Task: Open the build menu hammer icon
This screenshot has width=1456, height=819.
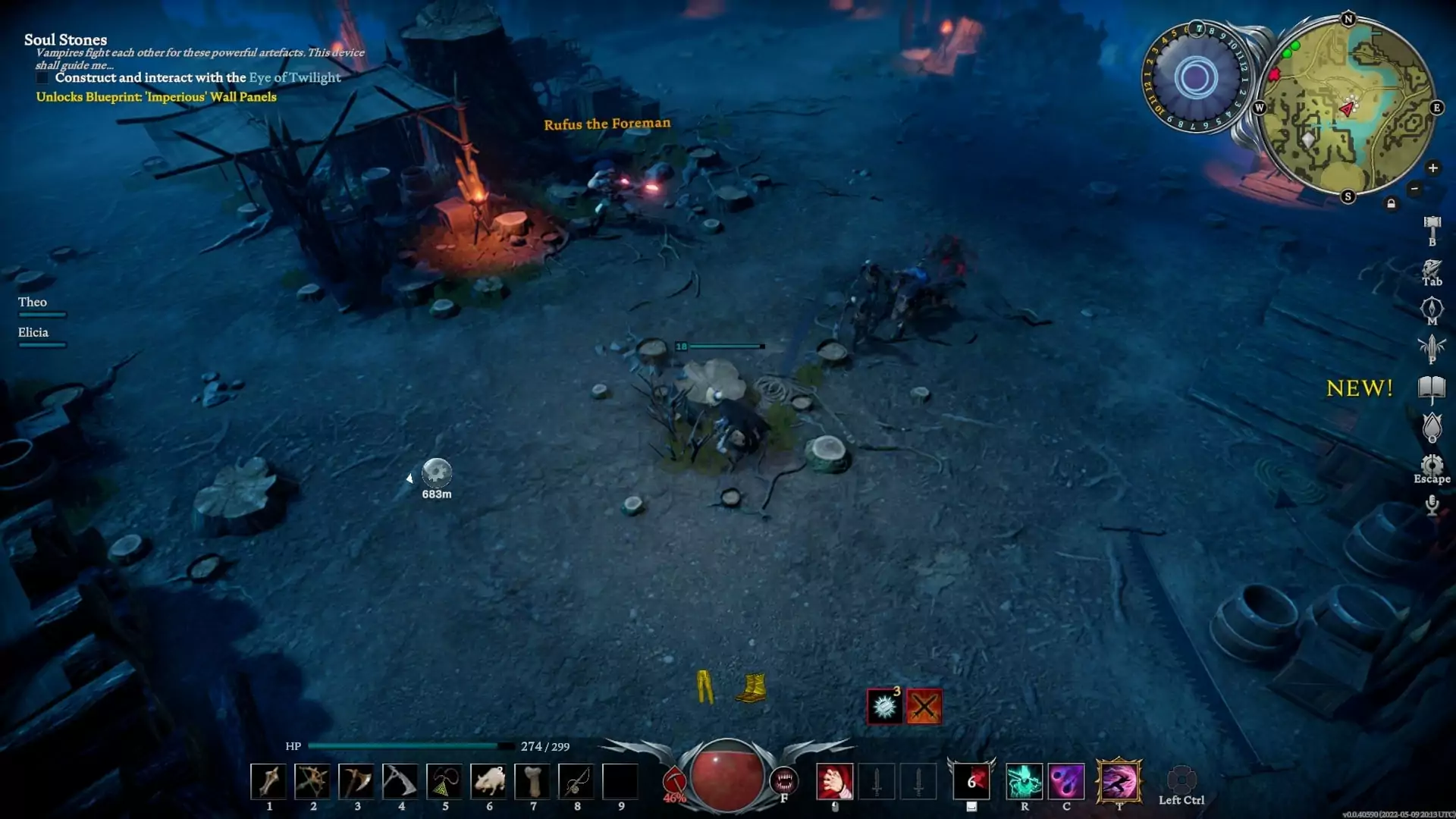Action: tap(1432, 226)
